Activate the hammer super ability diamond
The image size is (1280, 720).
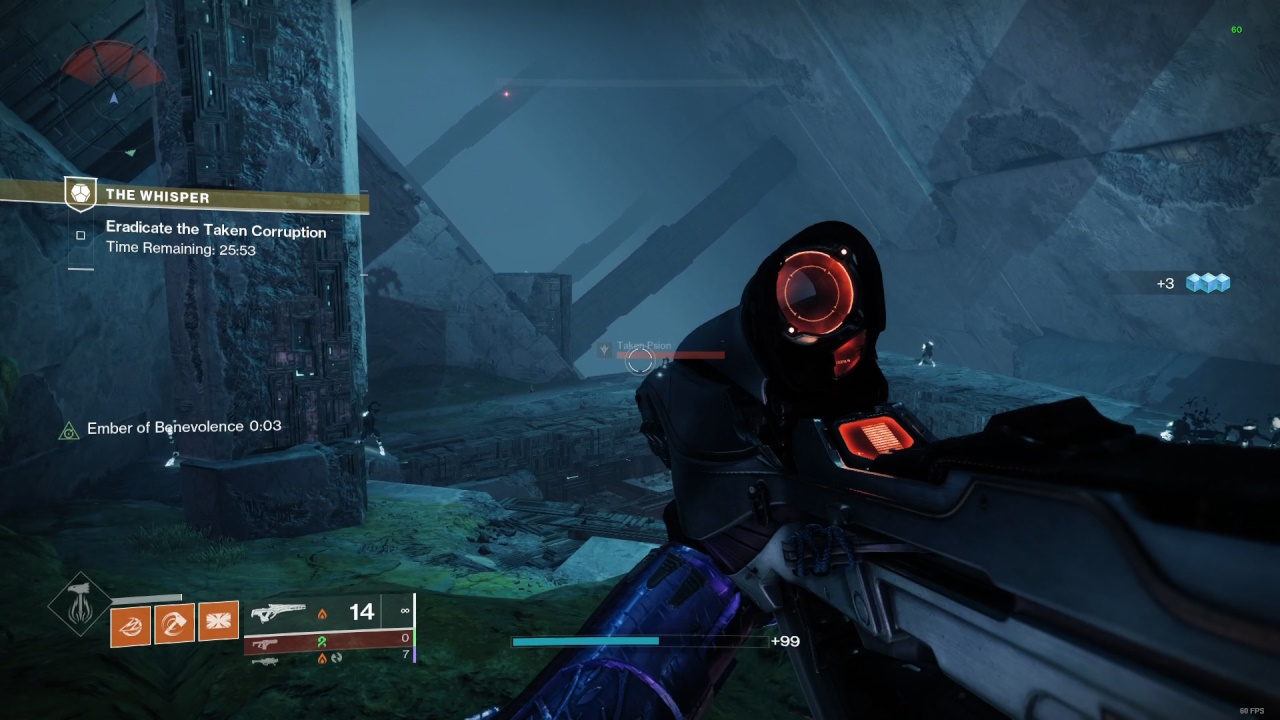pyautogui.click(x=79, y=602)
